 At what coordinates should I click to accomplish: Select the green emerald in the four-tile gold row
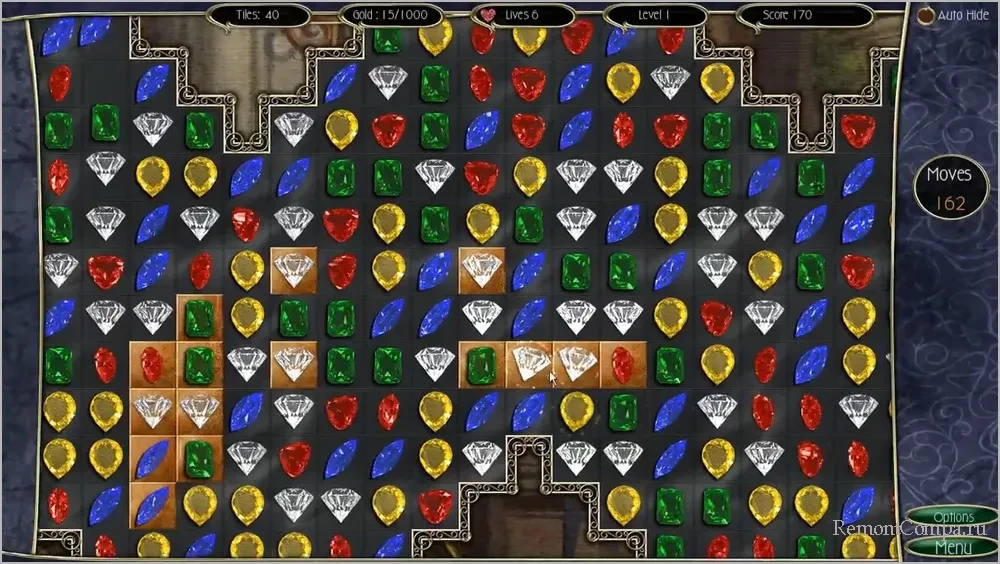(482, 364)
